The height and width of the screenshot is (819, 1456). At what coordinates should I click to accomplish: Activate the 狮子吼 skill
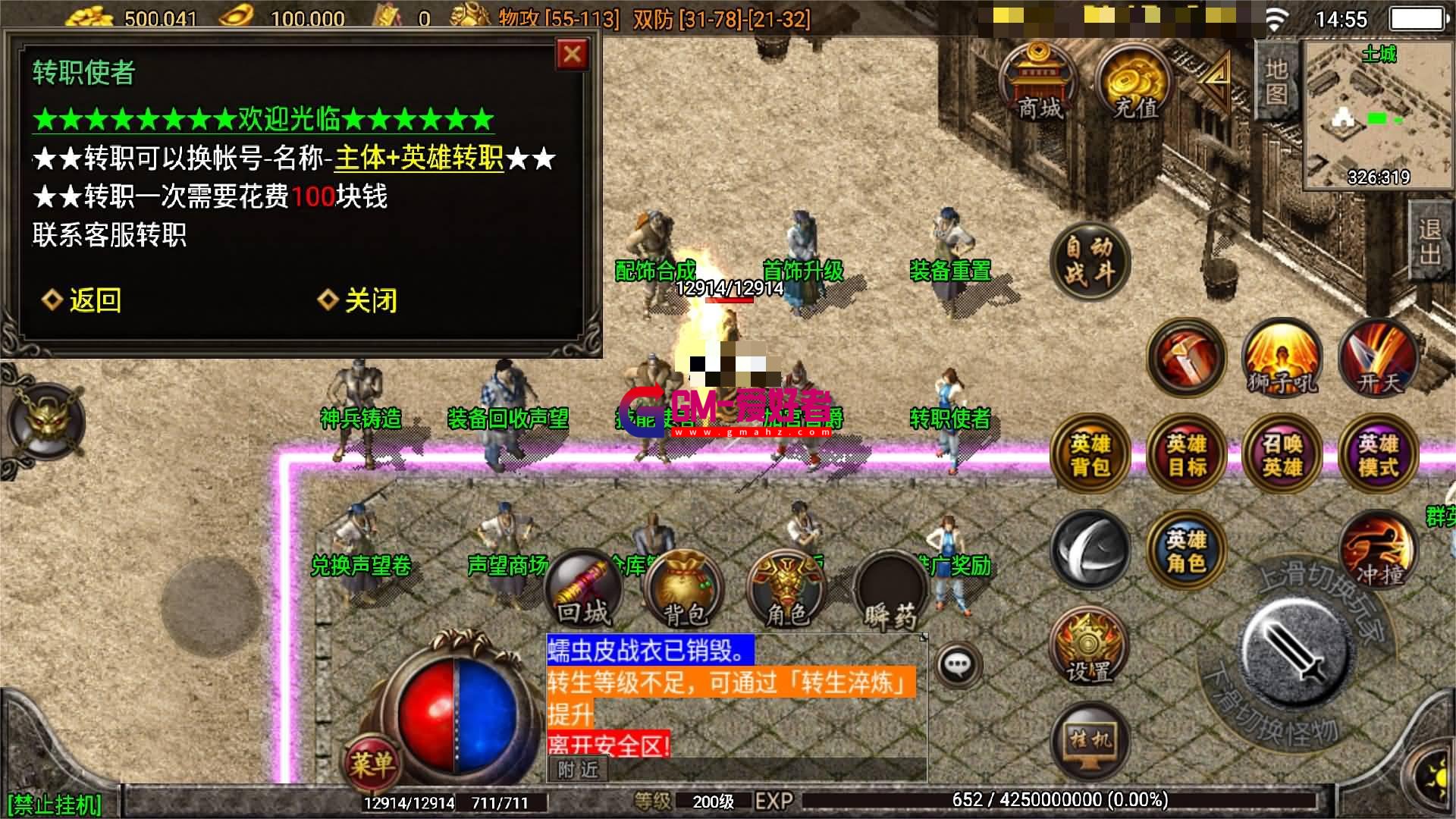(x=1282, y=358)
